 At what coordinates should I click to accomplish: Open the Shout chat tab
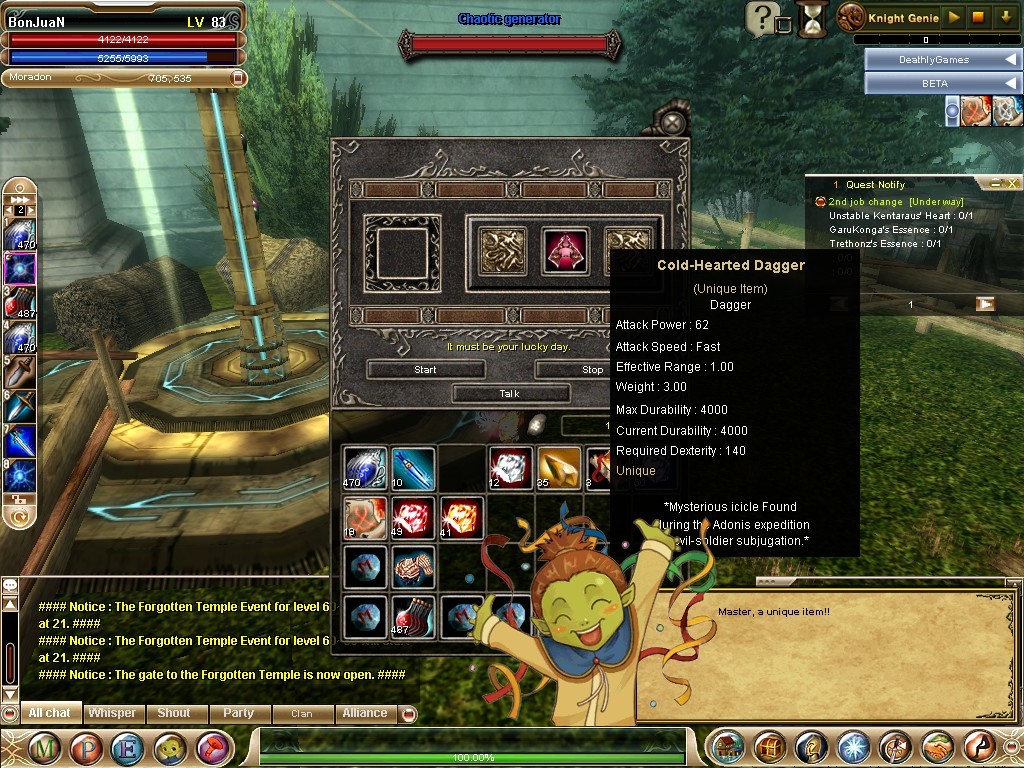(174, 713)
